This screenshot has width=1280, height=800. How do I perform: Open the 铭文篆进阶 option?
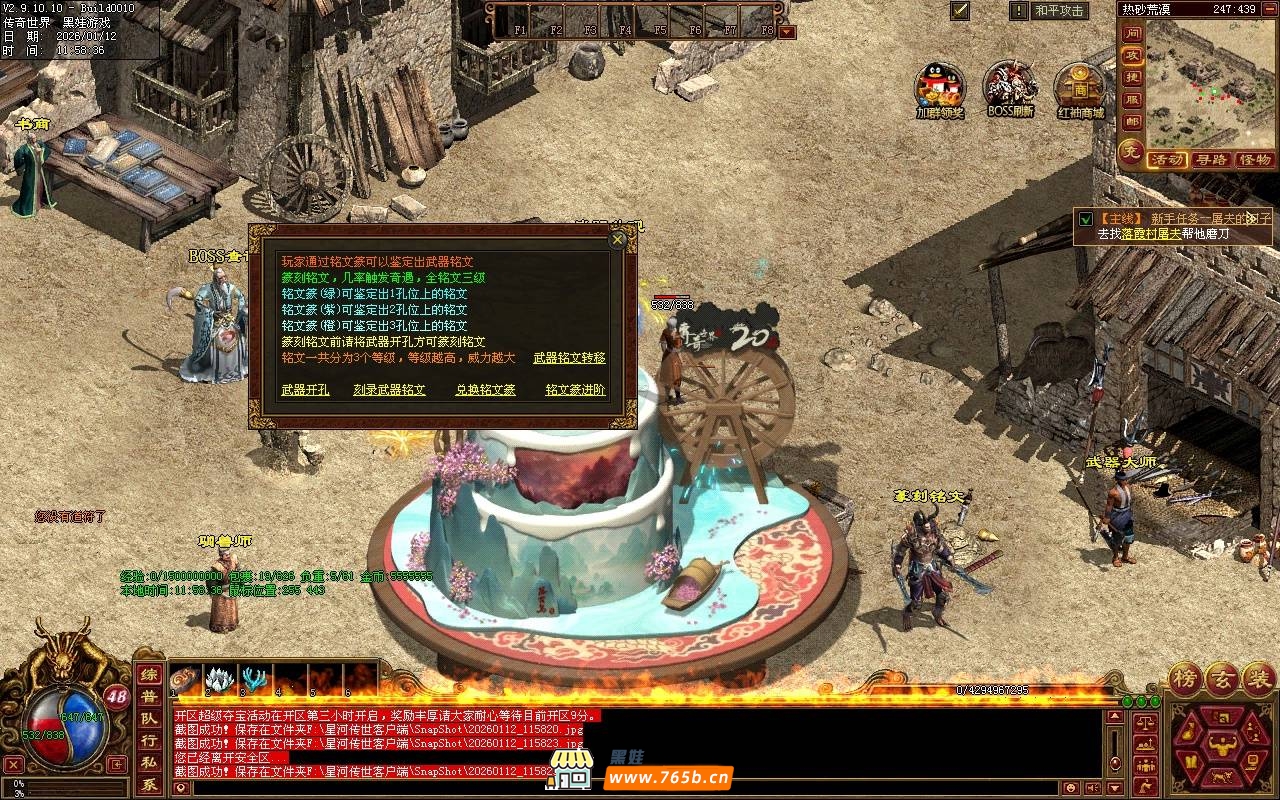pos(575,390)
